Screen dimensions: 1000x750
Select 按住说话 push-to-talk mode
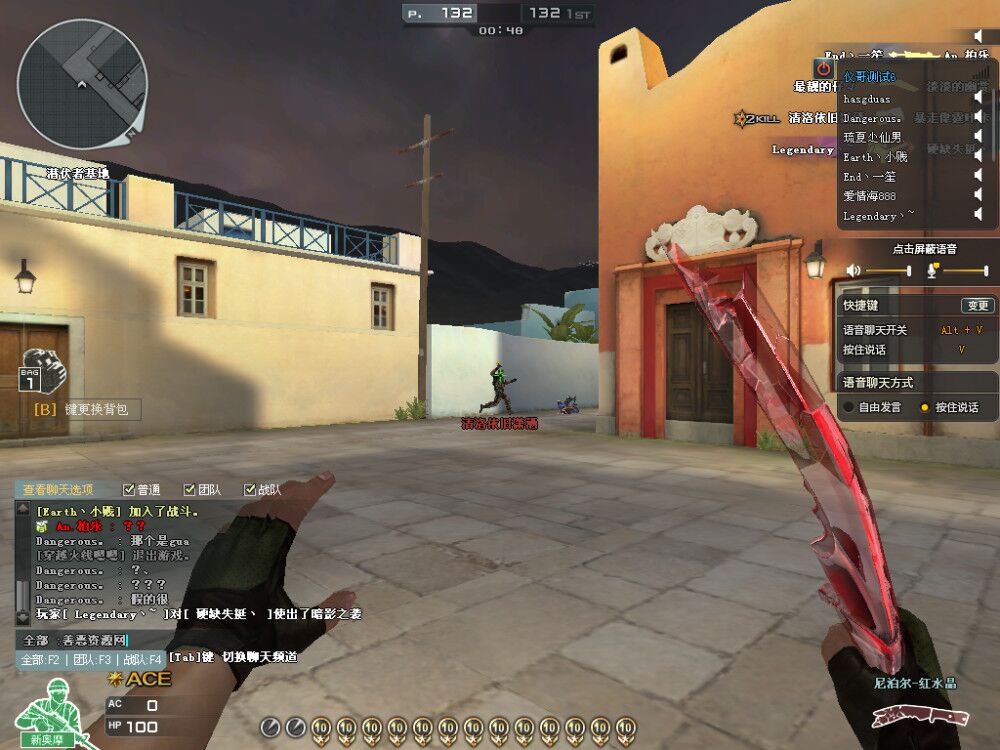point(925,407)
